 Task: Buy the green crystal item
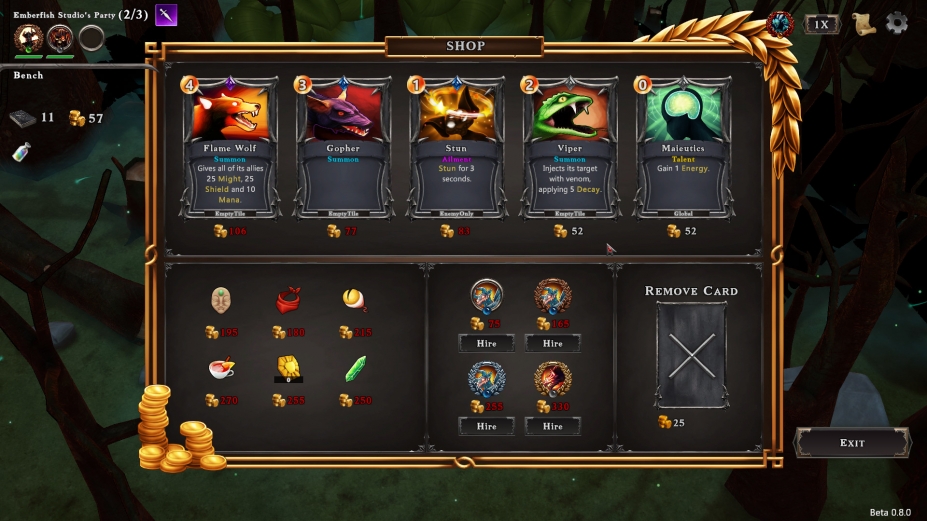(355, 369)
